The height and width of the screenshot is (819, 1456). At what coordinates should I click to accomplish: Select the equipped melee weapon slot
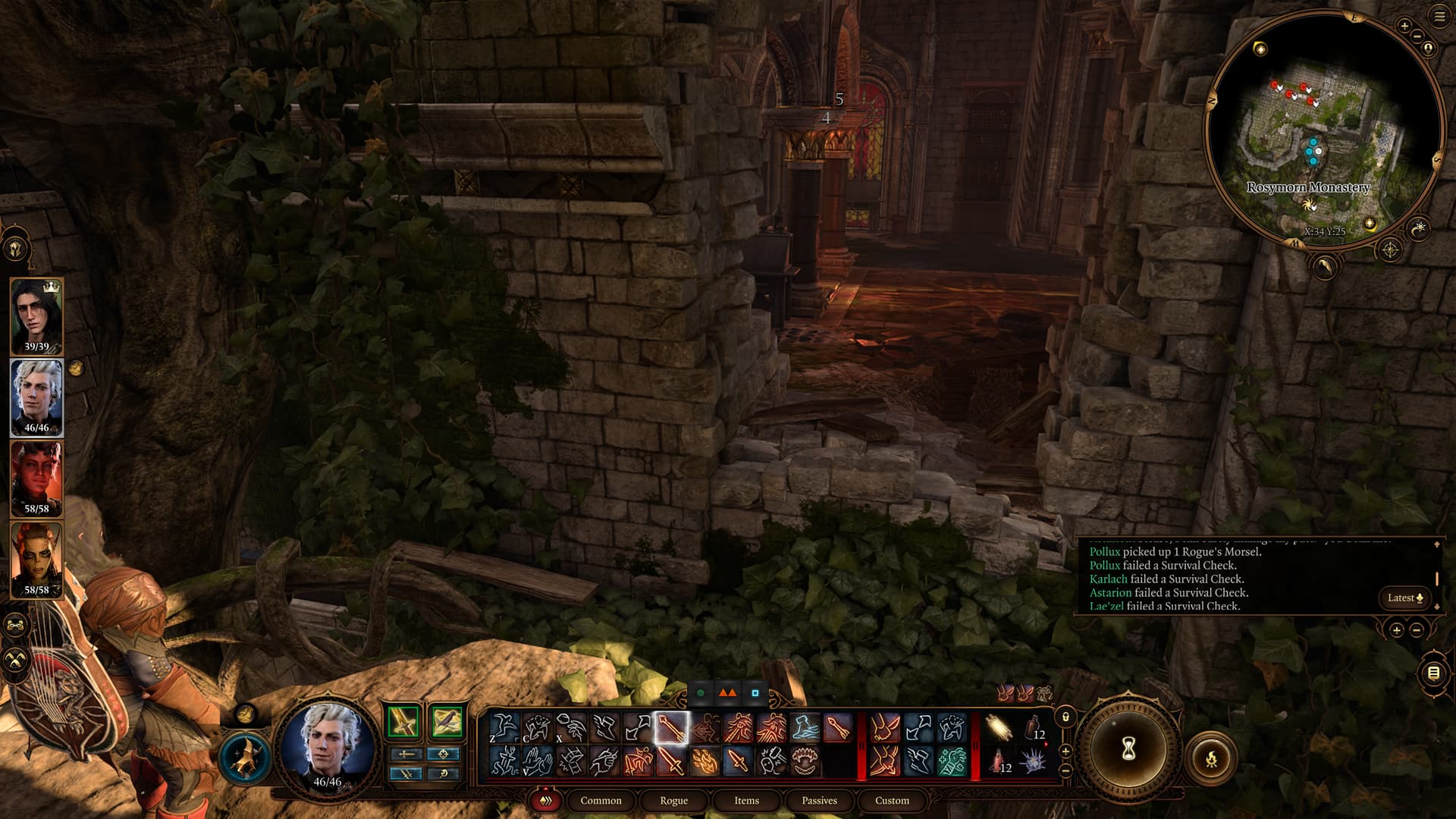(x=403, y=721)
